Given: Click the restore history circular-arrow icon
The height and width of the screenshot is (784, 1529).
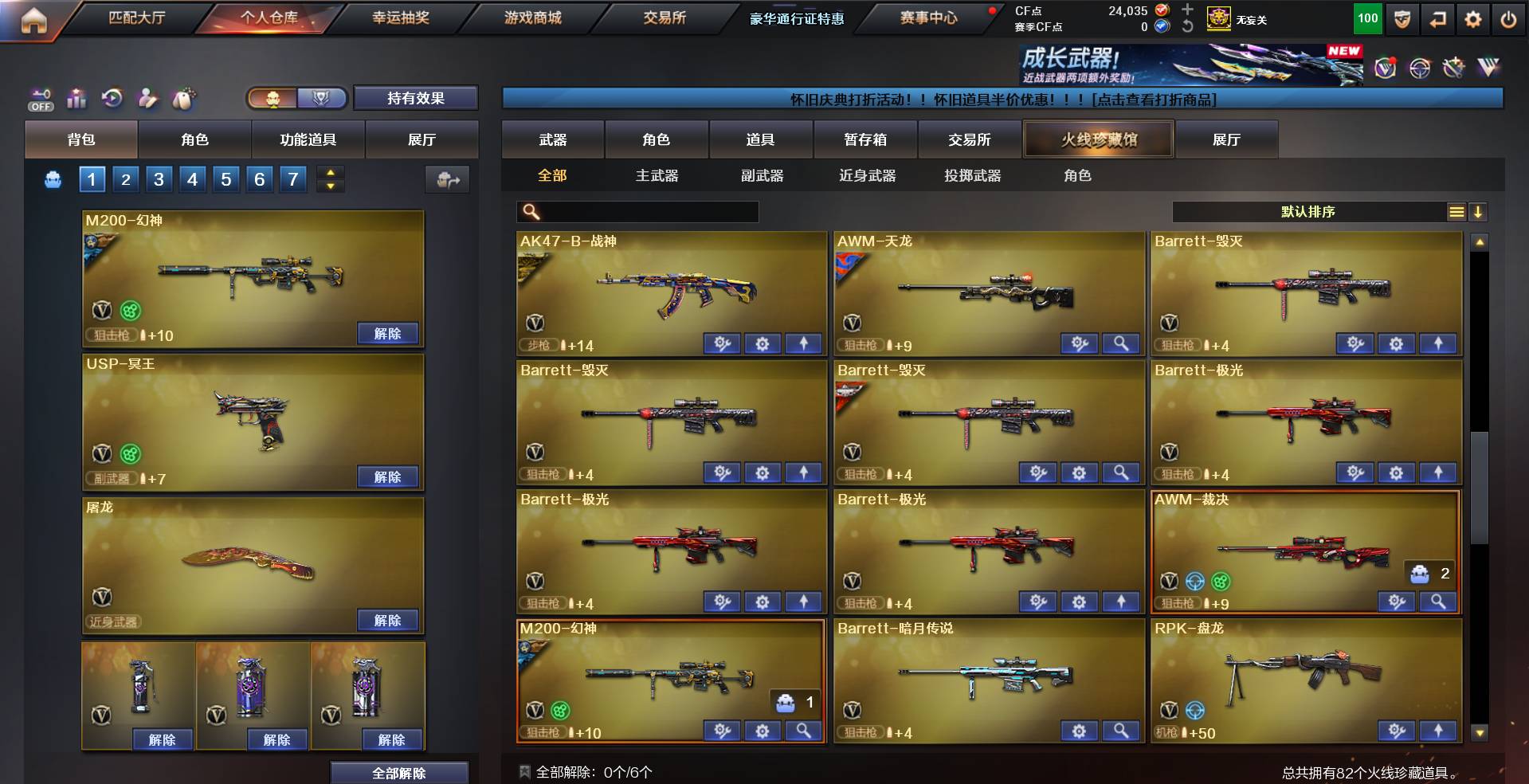Looking at the screenshot, I should click(112, 100).
